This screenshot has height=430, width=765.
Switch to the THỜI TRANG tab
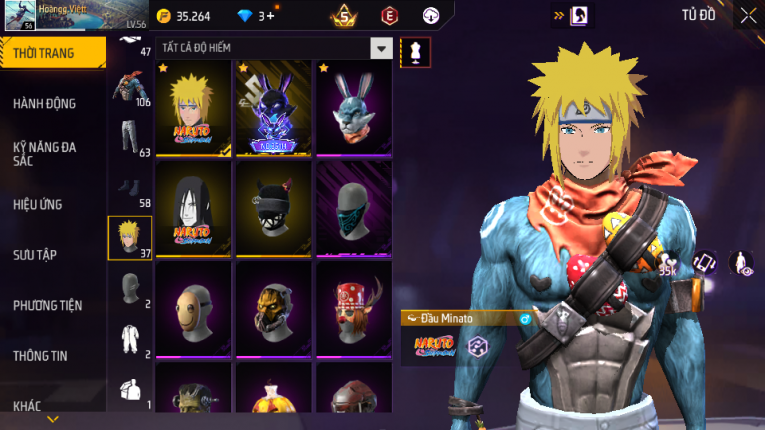click(x=52, y=53)
